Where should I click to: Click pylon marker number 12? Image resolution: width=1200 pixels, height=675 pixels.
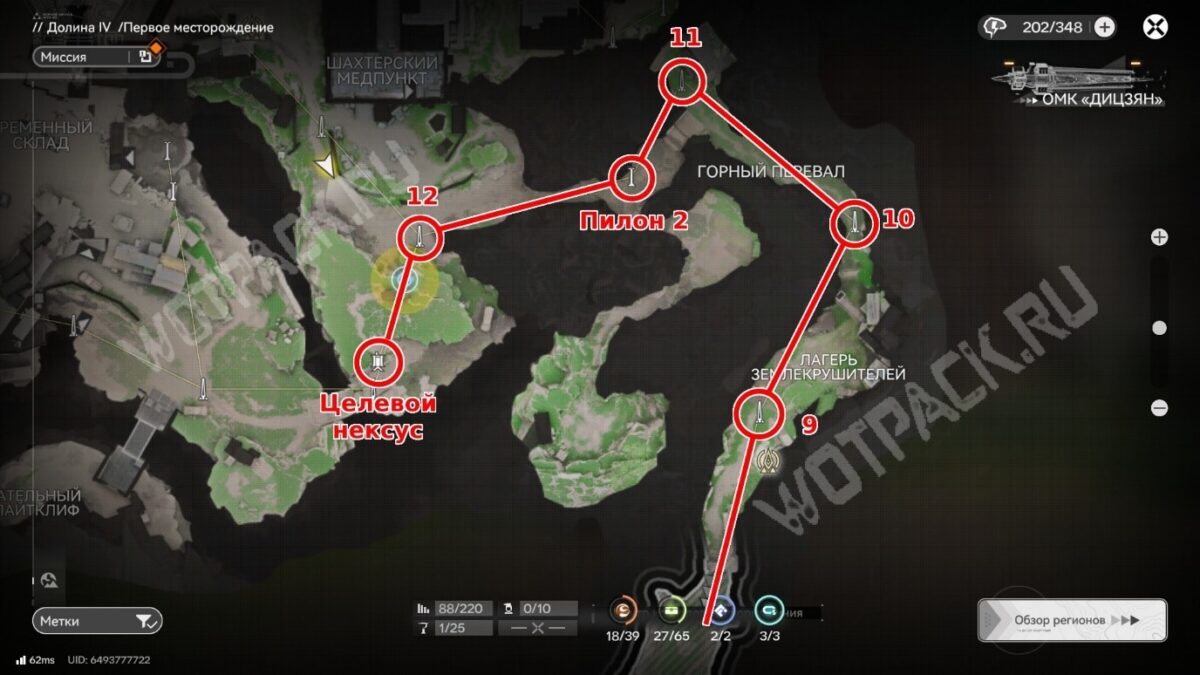coord(419,238)
